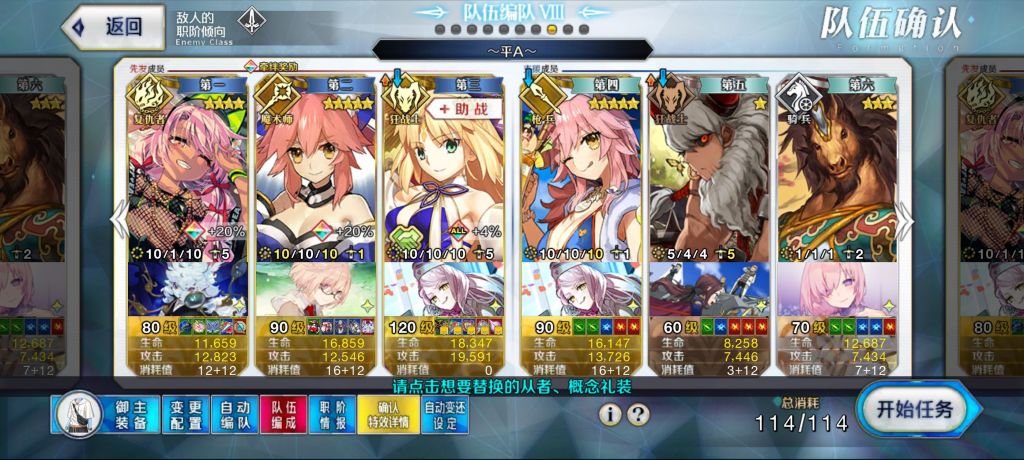The height and width of the screenshot is (460, 1024).
Task: Go back with the 返回 button
Action: (x=112, y=27)
